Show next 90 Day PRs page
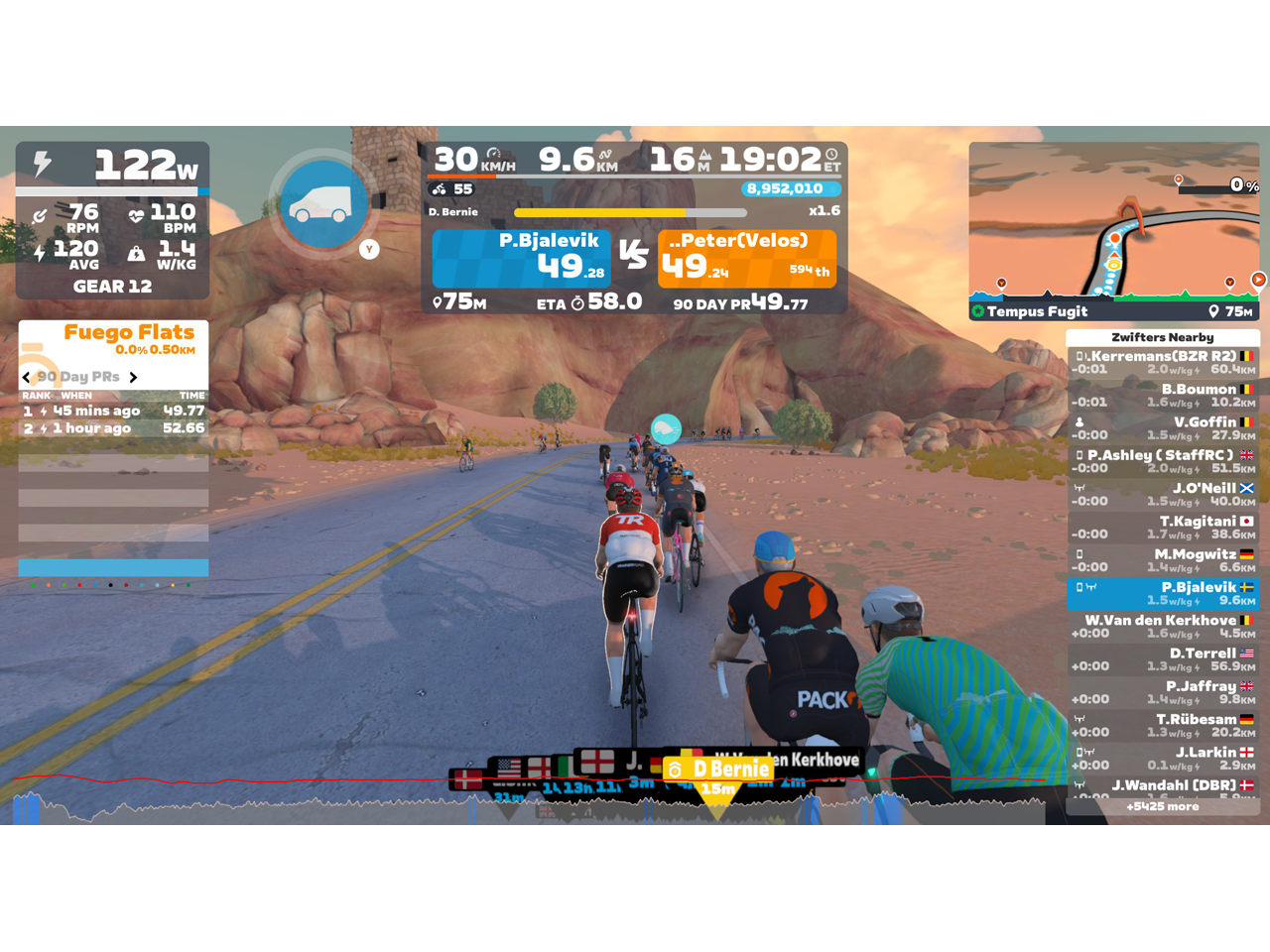Image resolution: width=1270 pixels, height=952 pixels. click(x=133, y=377)
